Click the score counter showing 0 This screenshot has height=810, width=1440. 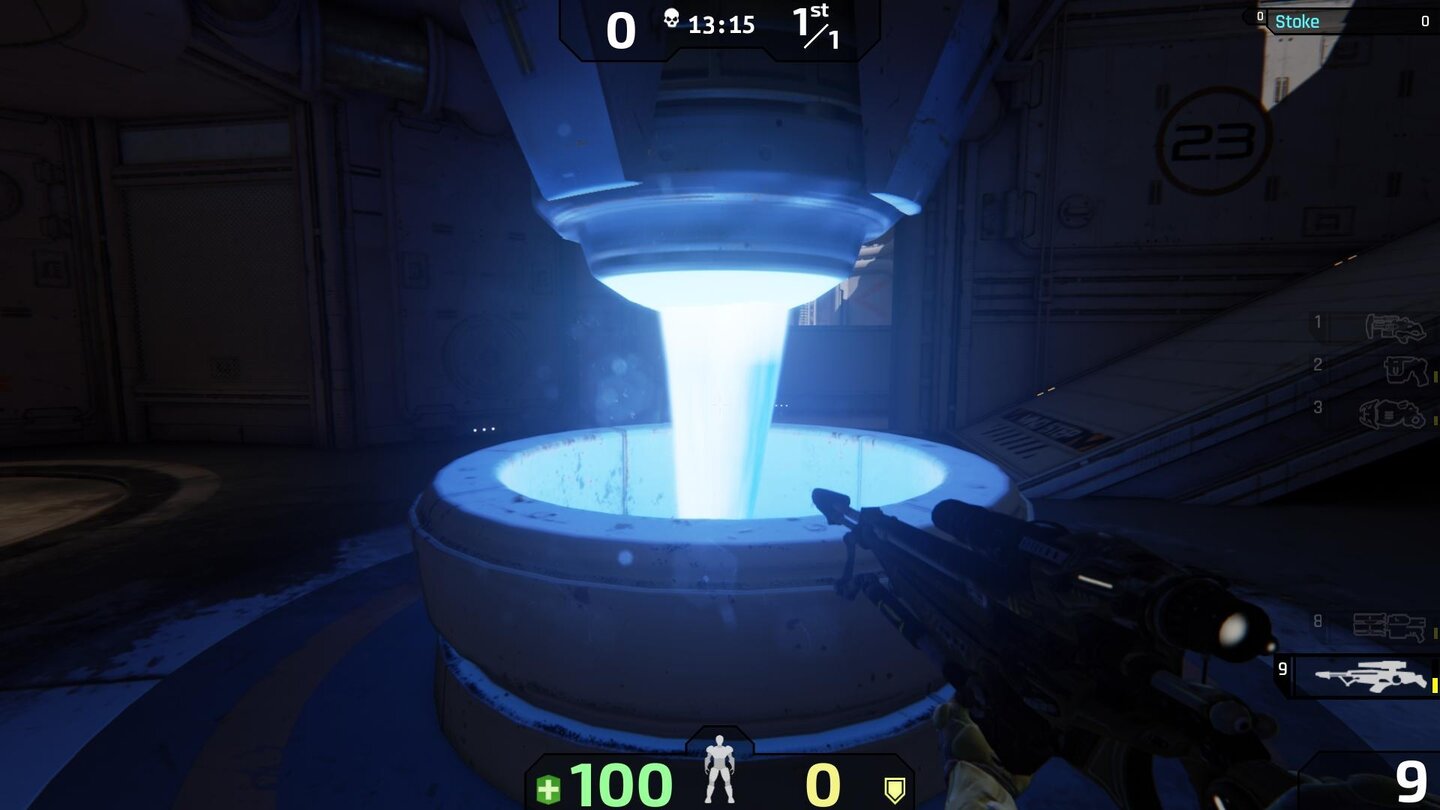click(621, 30)
